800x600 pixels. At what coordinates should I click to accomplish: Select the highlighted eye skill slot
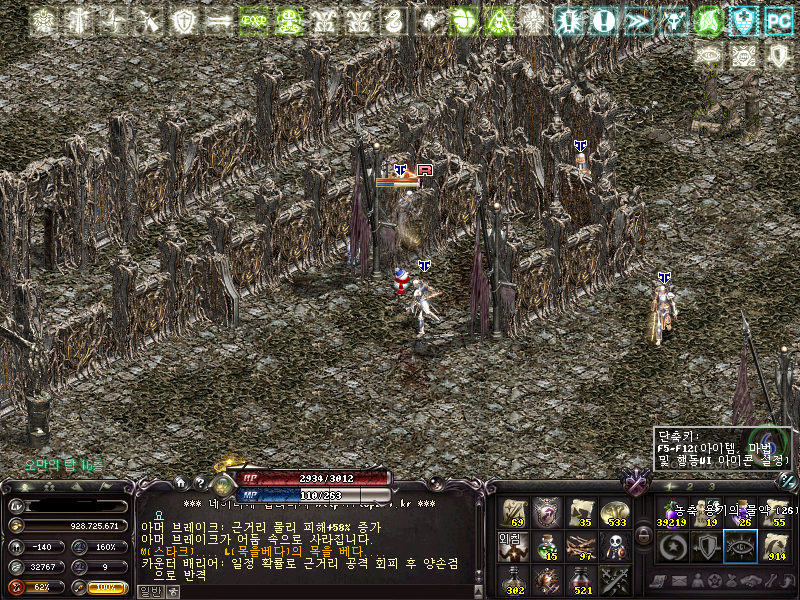[740, 545]
